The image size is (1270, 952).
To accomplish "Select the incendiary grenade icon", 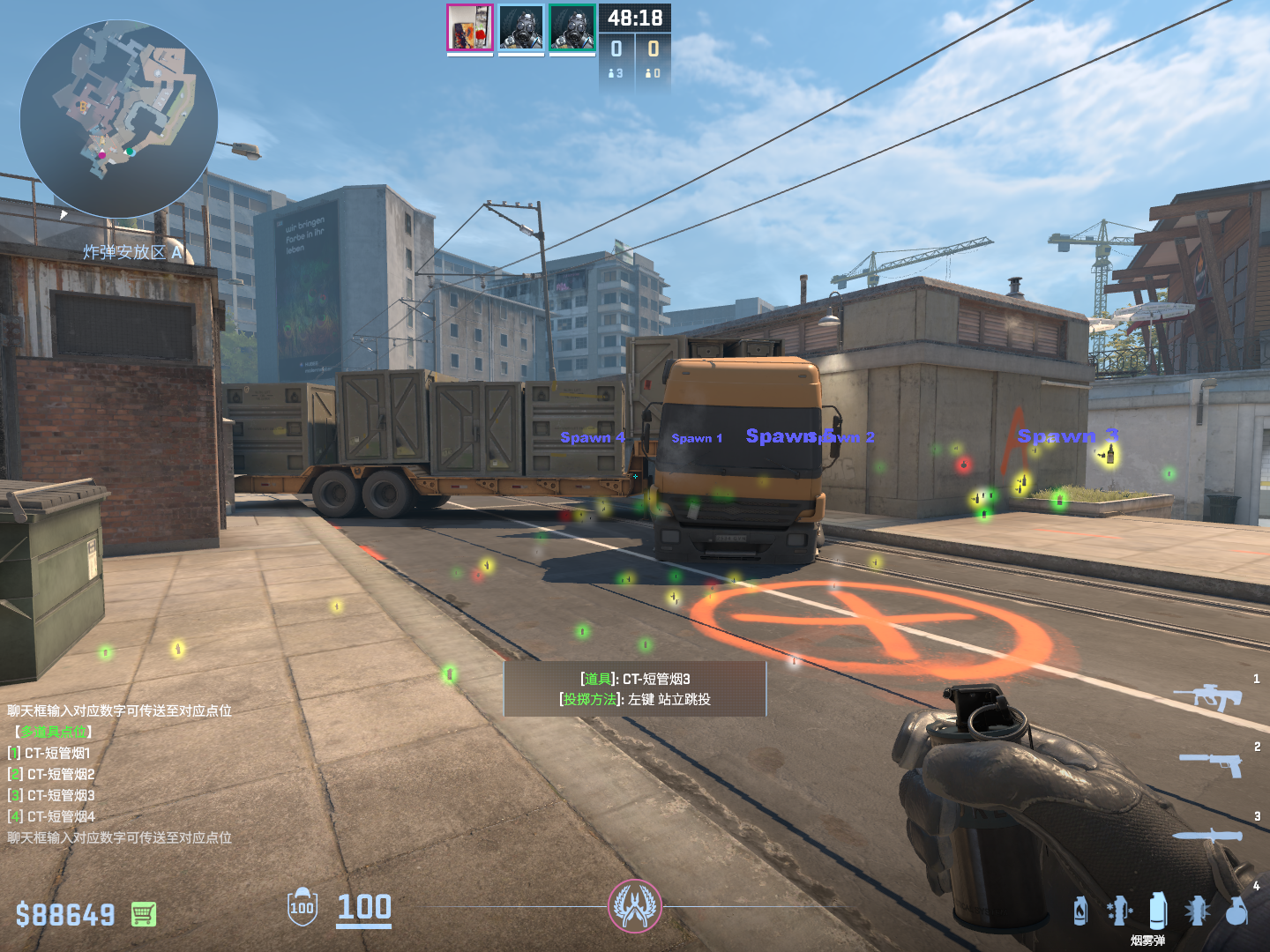I will coord(1080,911).
